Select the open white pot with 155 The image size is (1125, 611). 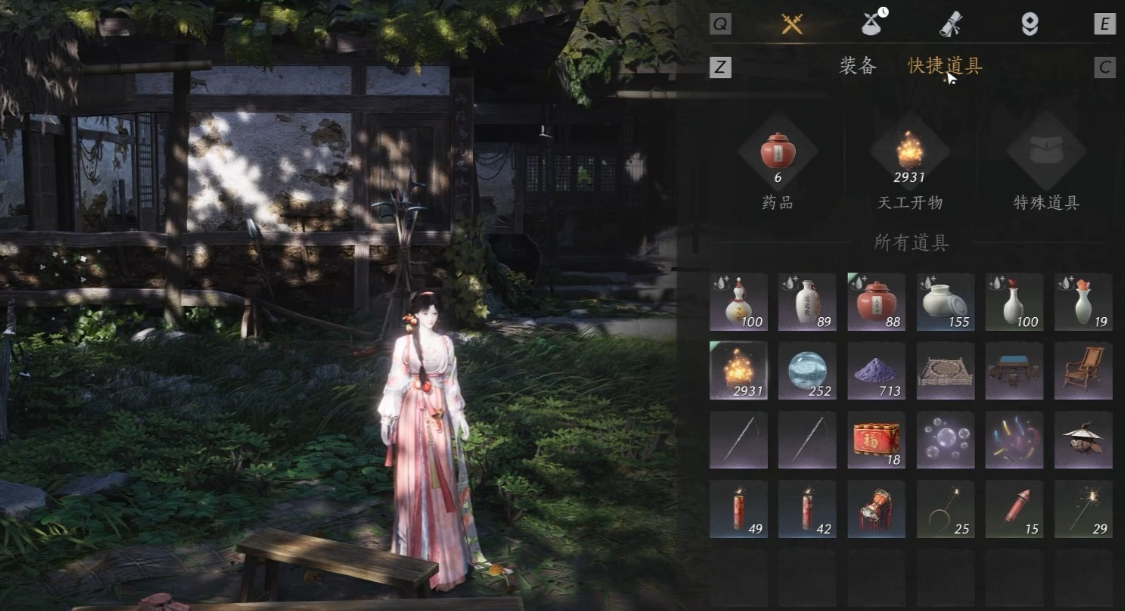(946, 302)
